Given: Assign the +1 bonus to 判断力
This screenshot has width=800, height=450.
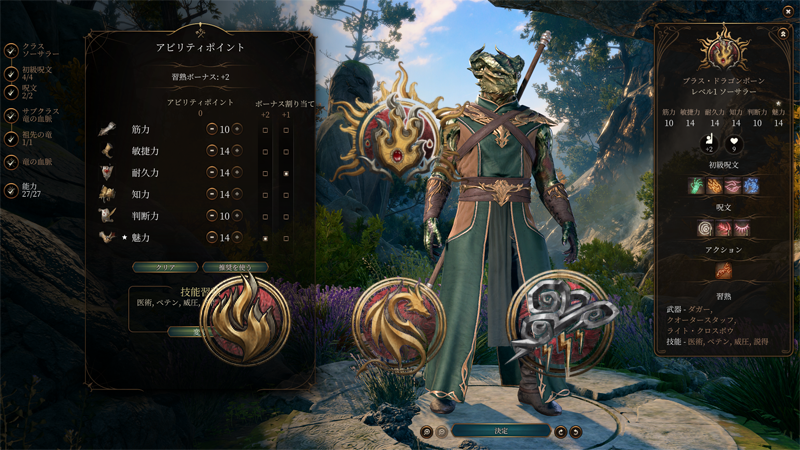Looking at the screenshot, I should pos(286,216).
